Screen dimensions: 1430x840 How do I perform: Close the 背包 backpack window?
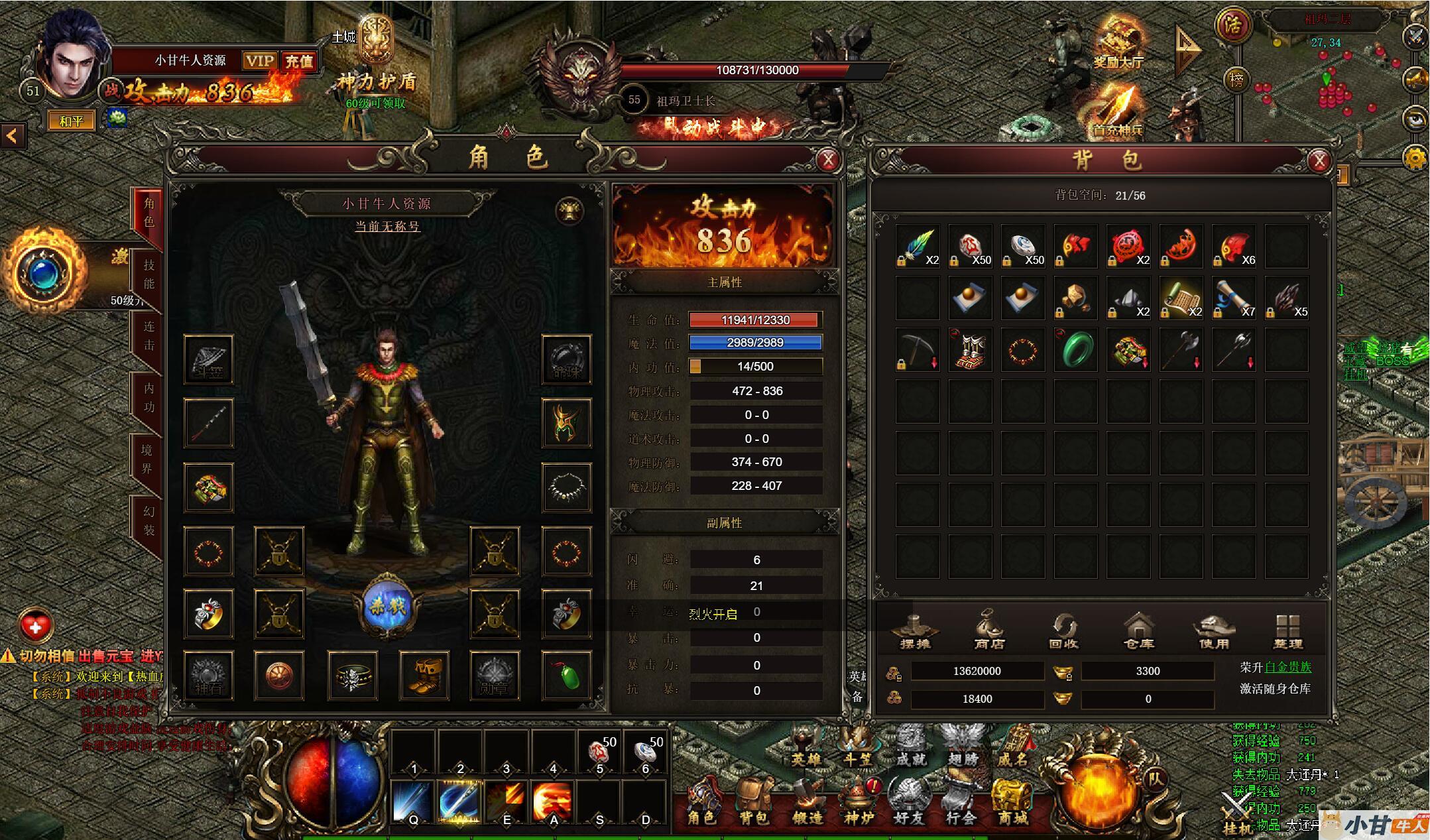1319,160
